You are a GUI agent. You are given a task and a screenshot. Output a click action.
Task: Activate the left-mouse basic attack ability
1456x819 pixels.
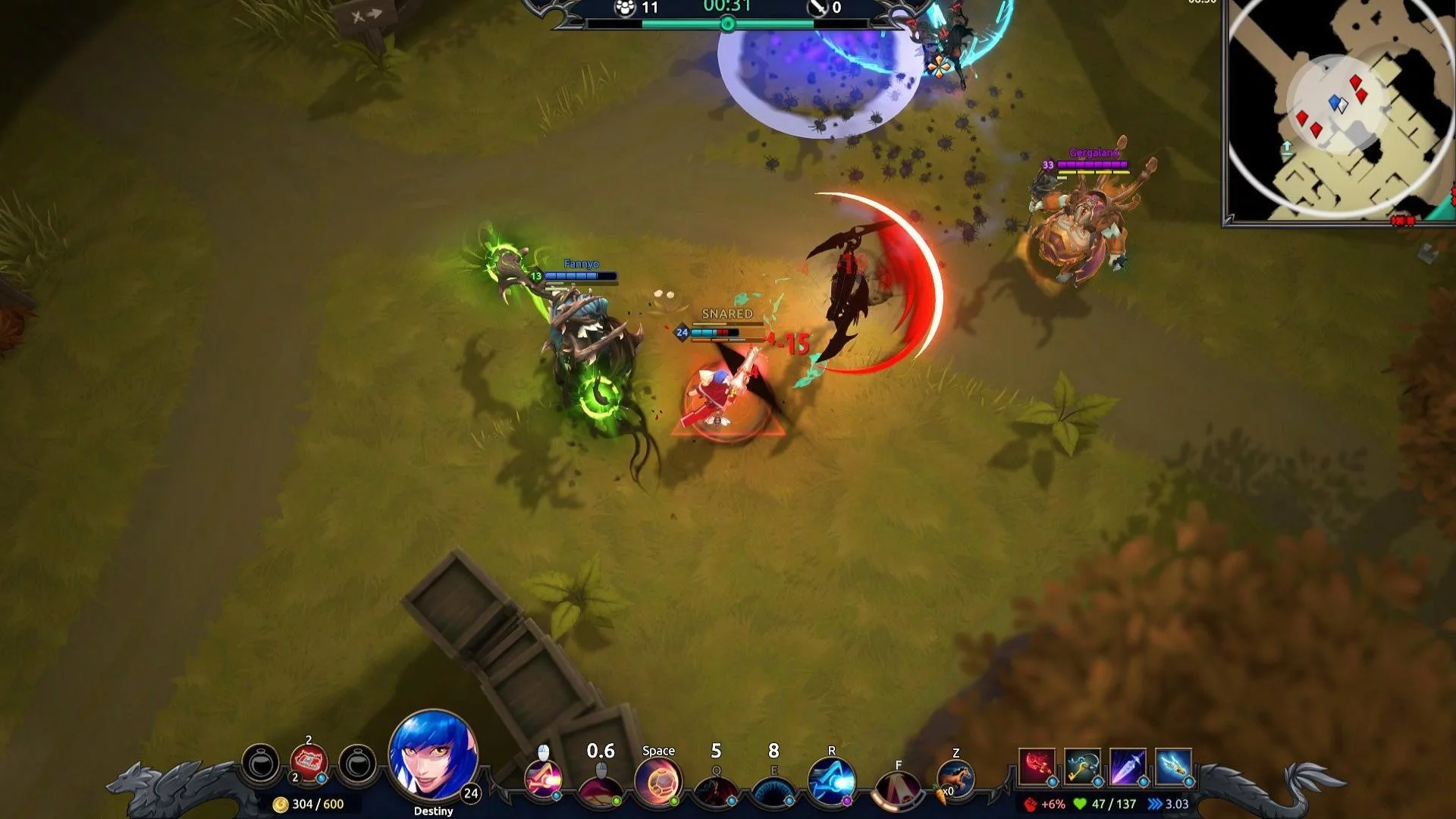tap(544, 780)
